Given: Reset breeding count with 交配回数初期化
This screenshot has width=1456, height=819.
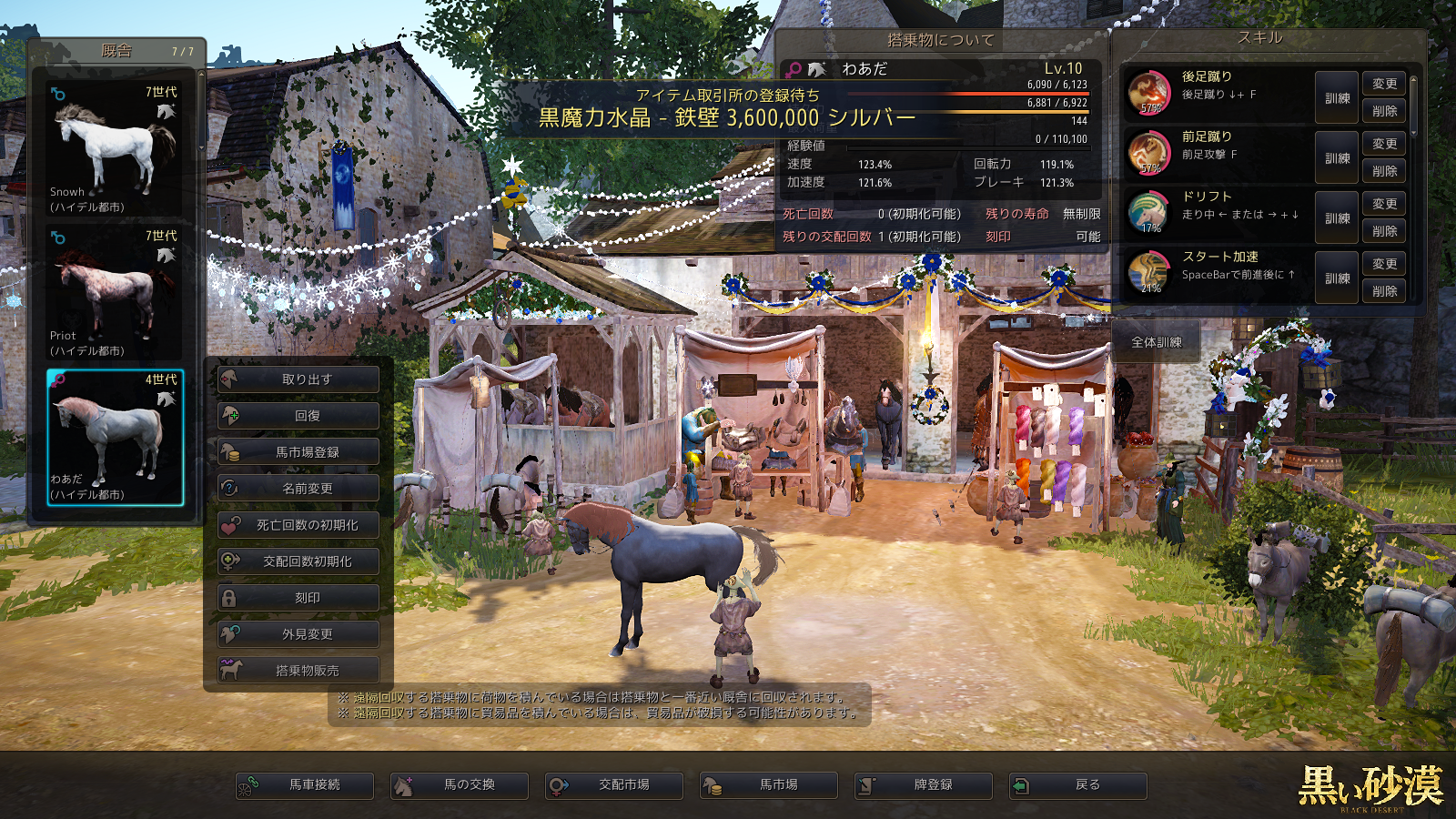Looking at the screenshot, I should (298, 561).
